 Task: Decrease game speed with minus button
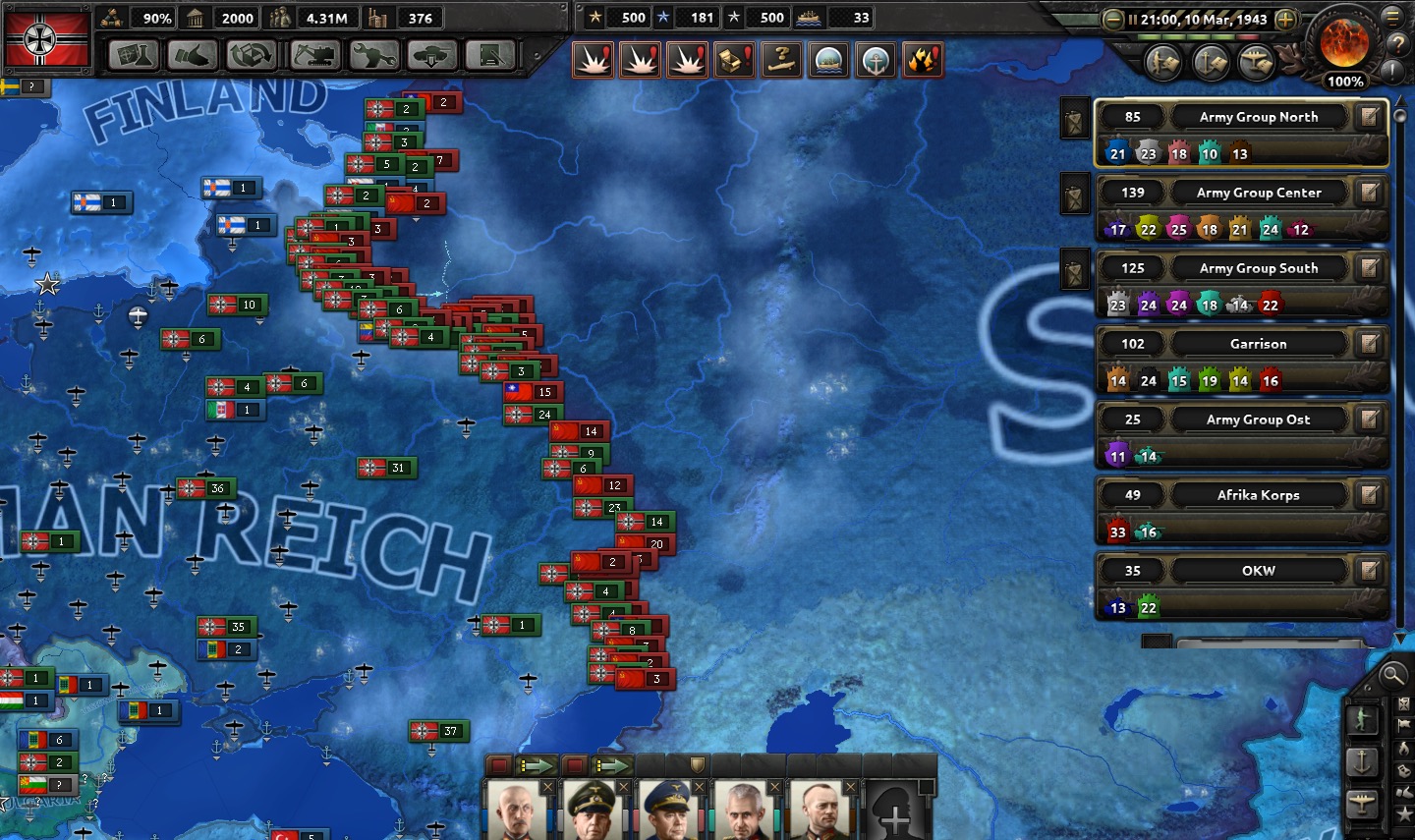pyautogui.click(x=1112, y=20)
